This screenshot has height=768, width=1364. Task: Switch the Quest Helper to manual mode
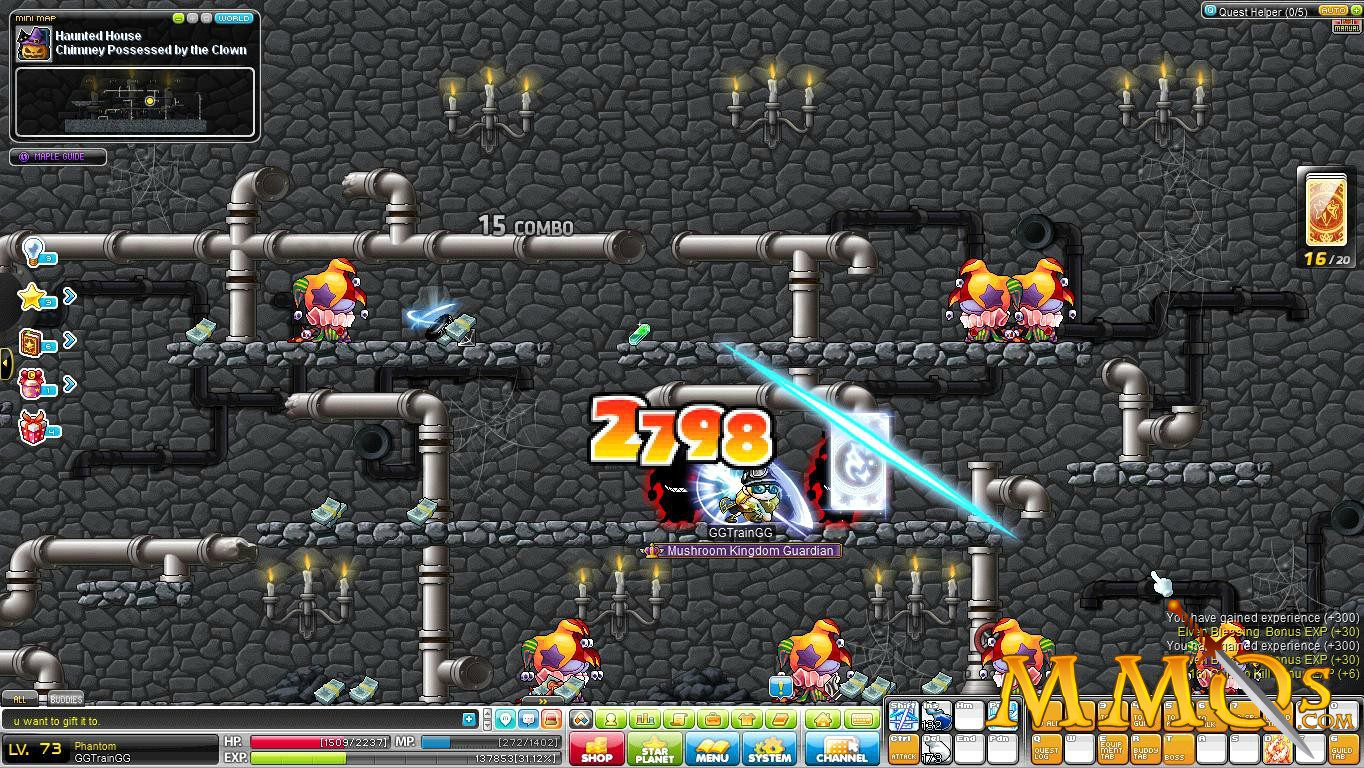tap(1348, 26)
